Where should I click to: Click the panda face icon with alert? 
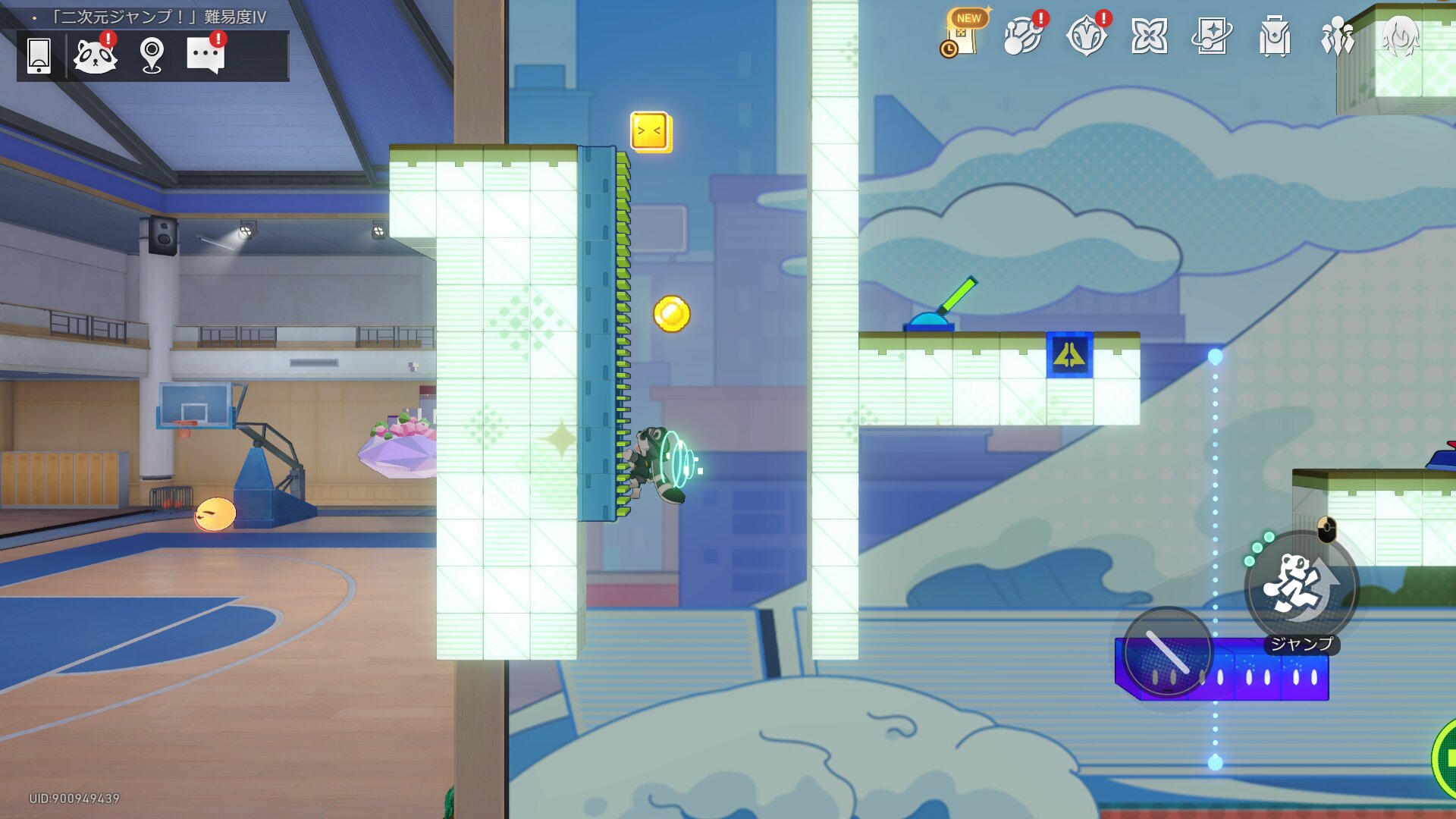pos(96,55)
